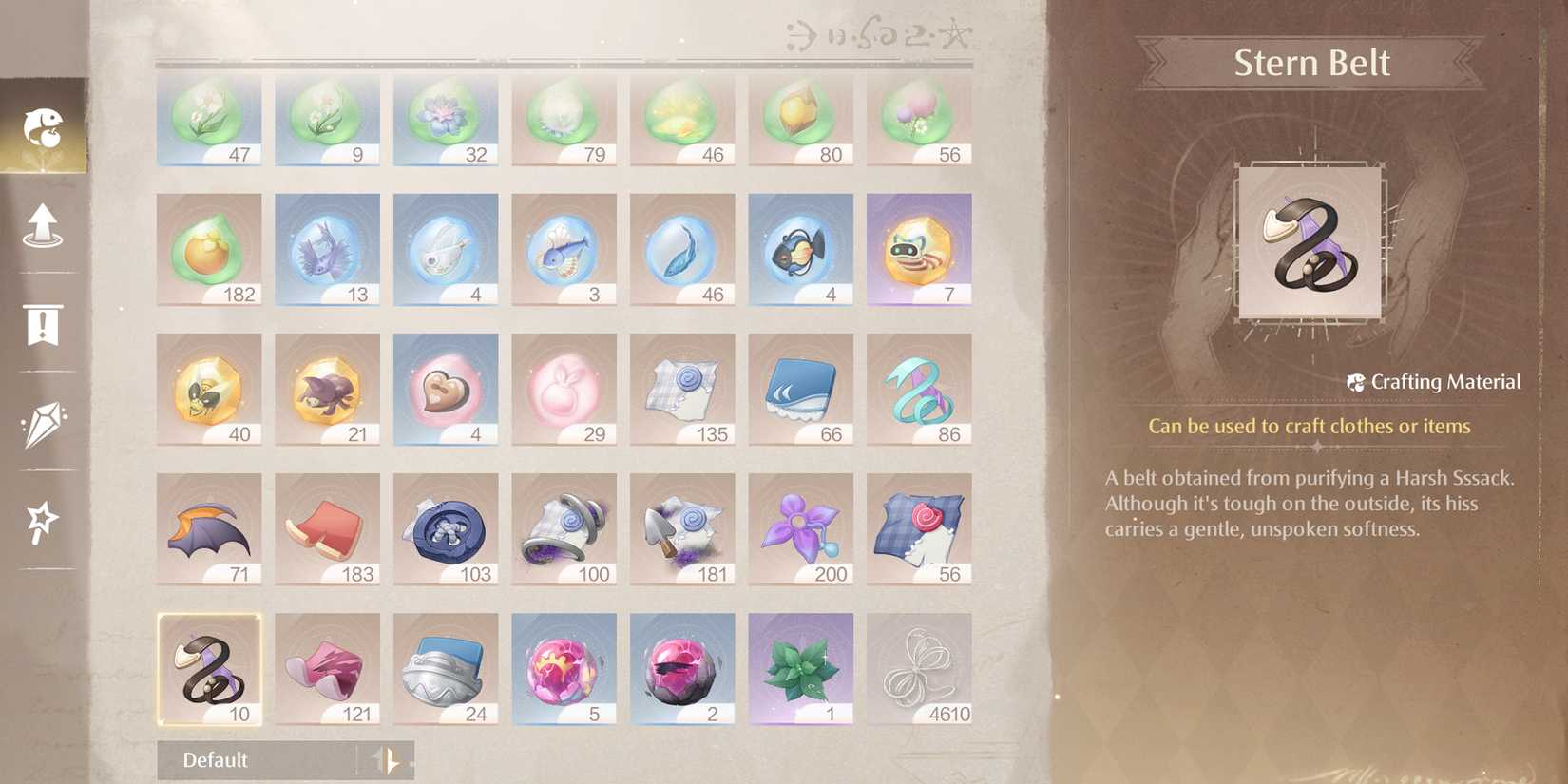This screenshot has height=784, width=1568.
Task: Open the exclamation banner icon in sidebar
Action: (x=44, y=328)
